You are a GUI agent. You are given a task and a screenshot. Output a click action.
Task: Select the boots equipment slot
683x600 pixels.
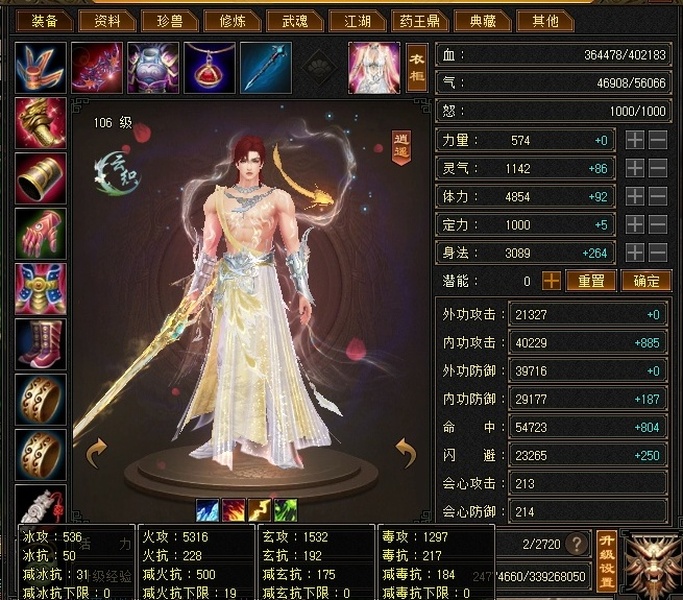tap(41, 344)
